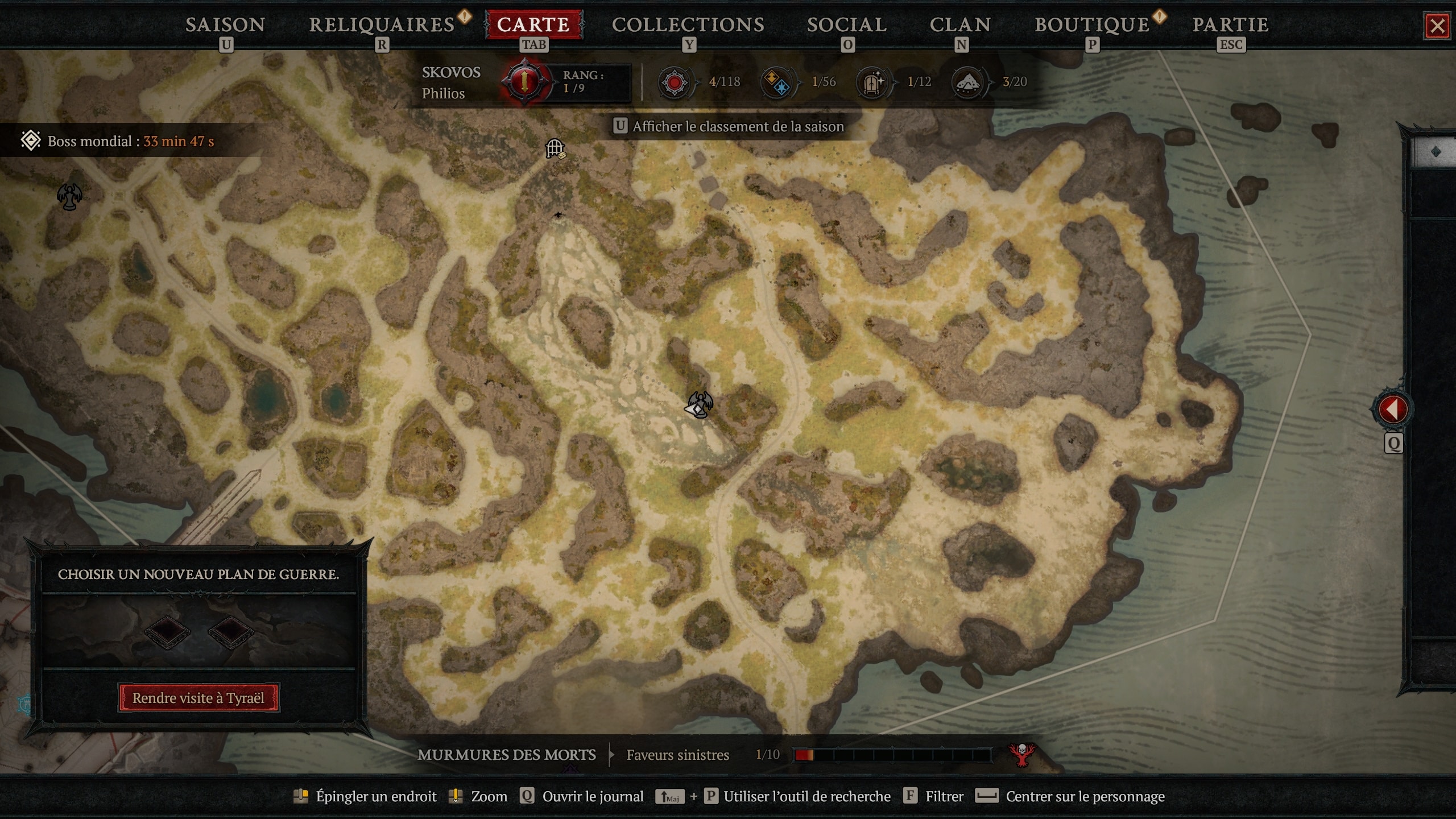The image size is (1456, 819).
Task: Click the world boss timer diamond icon
Action: [31, 140]
